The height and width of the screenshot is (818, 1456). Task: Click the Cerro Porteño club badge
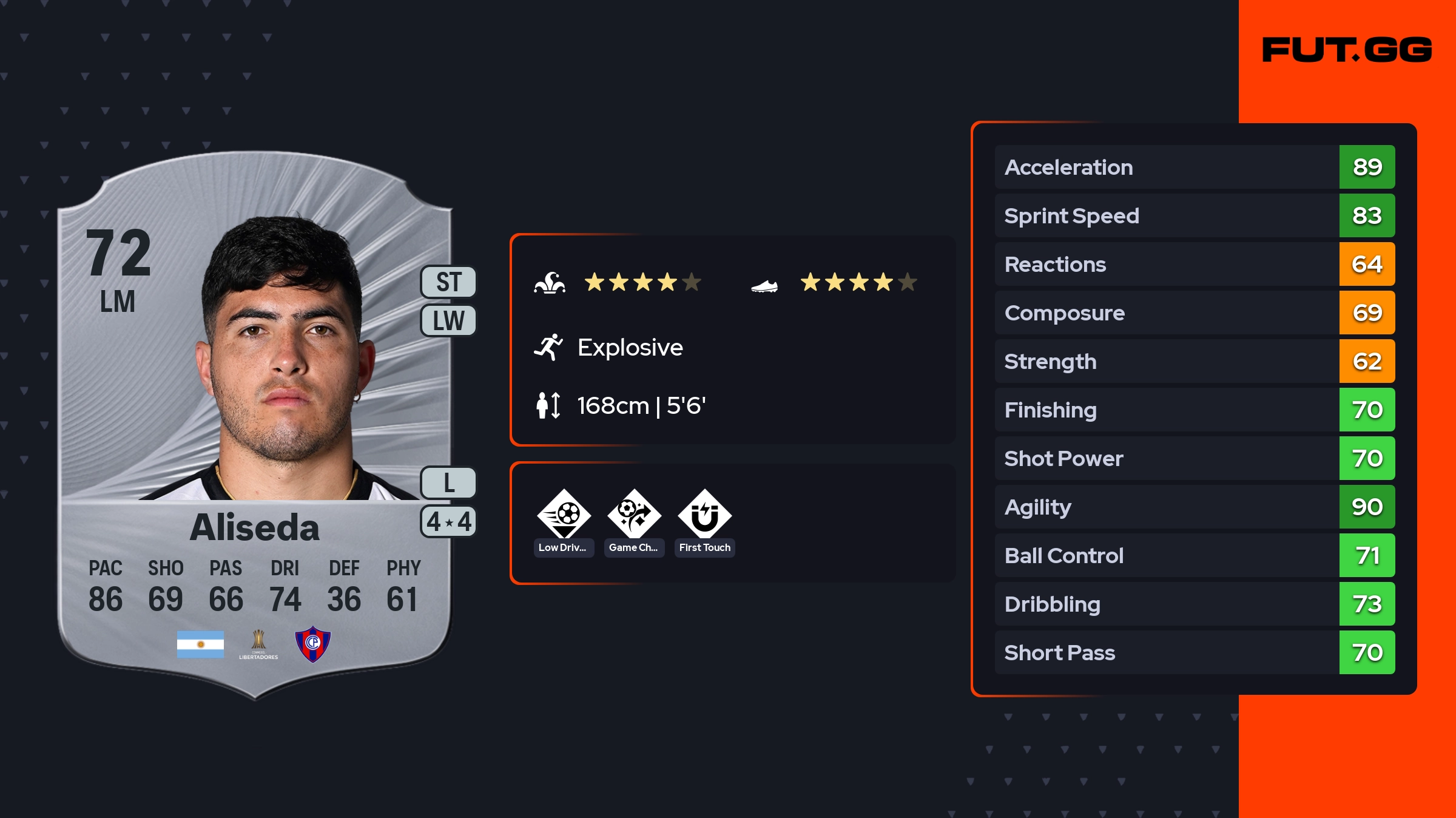312,643
